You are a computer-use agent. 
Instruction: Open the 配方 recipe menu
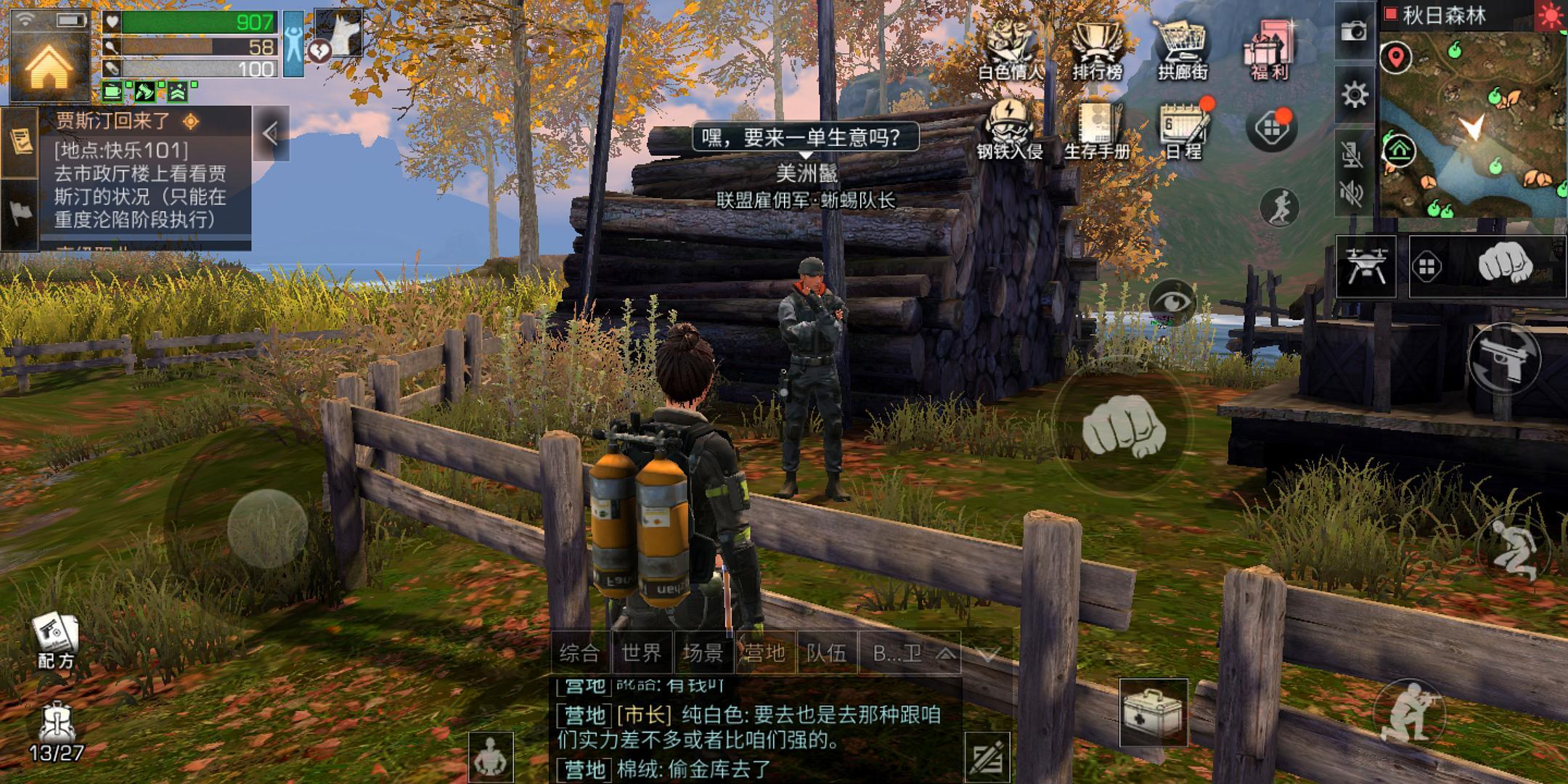[56, 640]
